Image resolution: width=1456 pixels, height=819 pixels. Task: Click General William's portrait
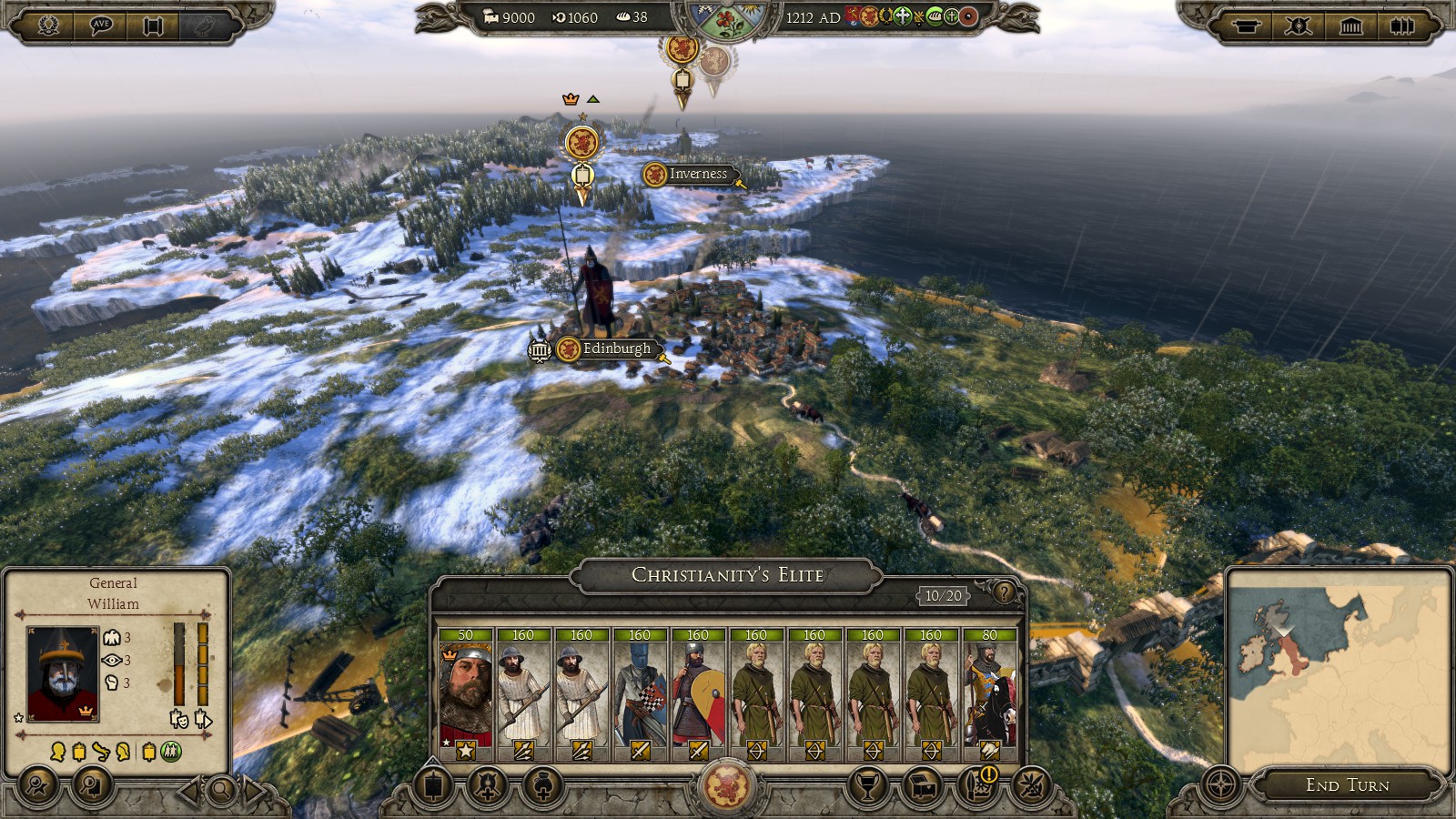pos(62,674)
